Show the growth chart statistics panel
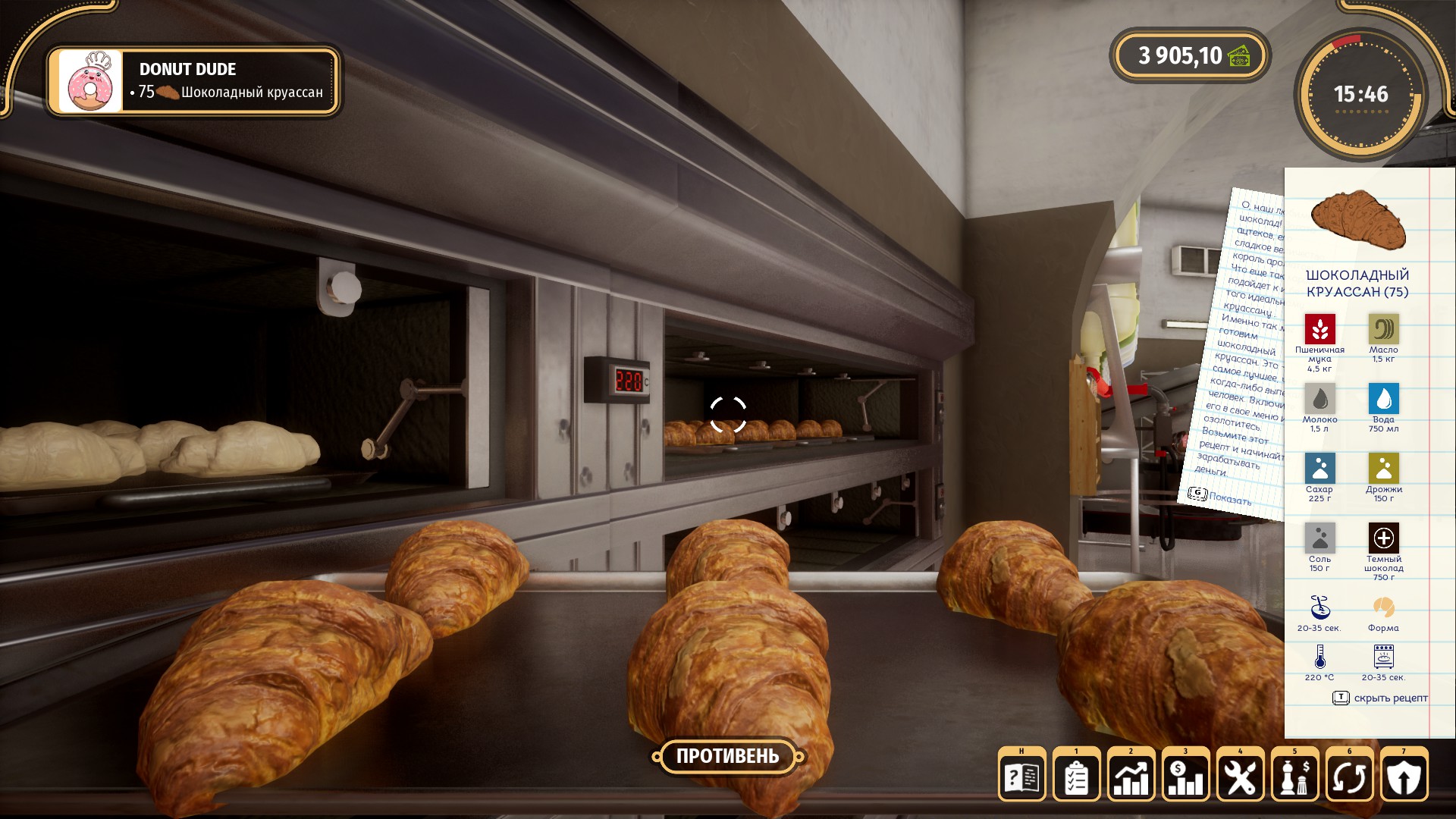Image resolution: width=1456 pixels, height=819 pixels. (1131, 777)
